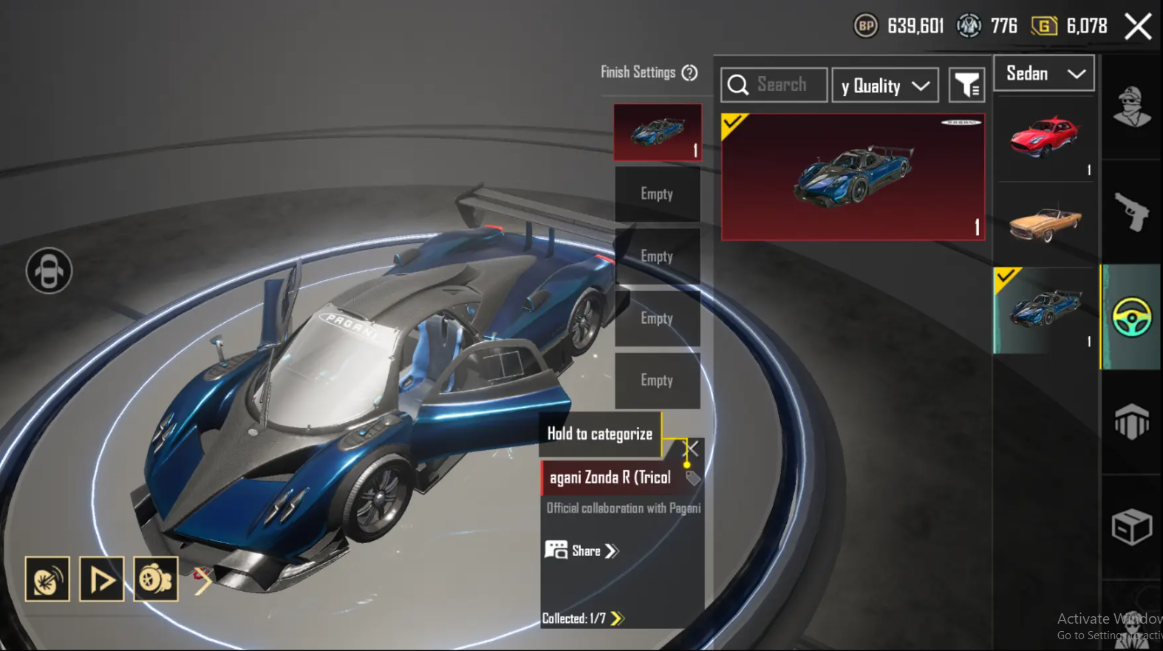Open the Collected 1/7 progress link
The height and width of the screenshot is (651, 1163).
(x=583, y=618)
